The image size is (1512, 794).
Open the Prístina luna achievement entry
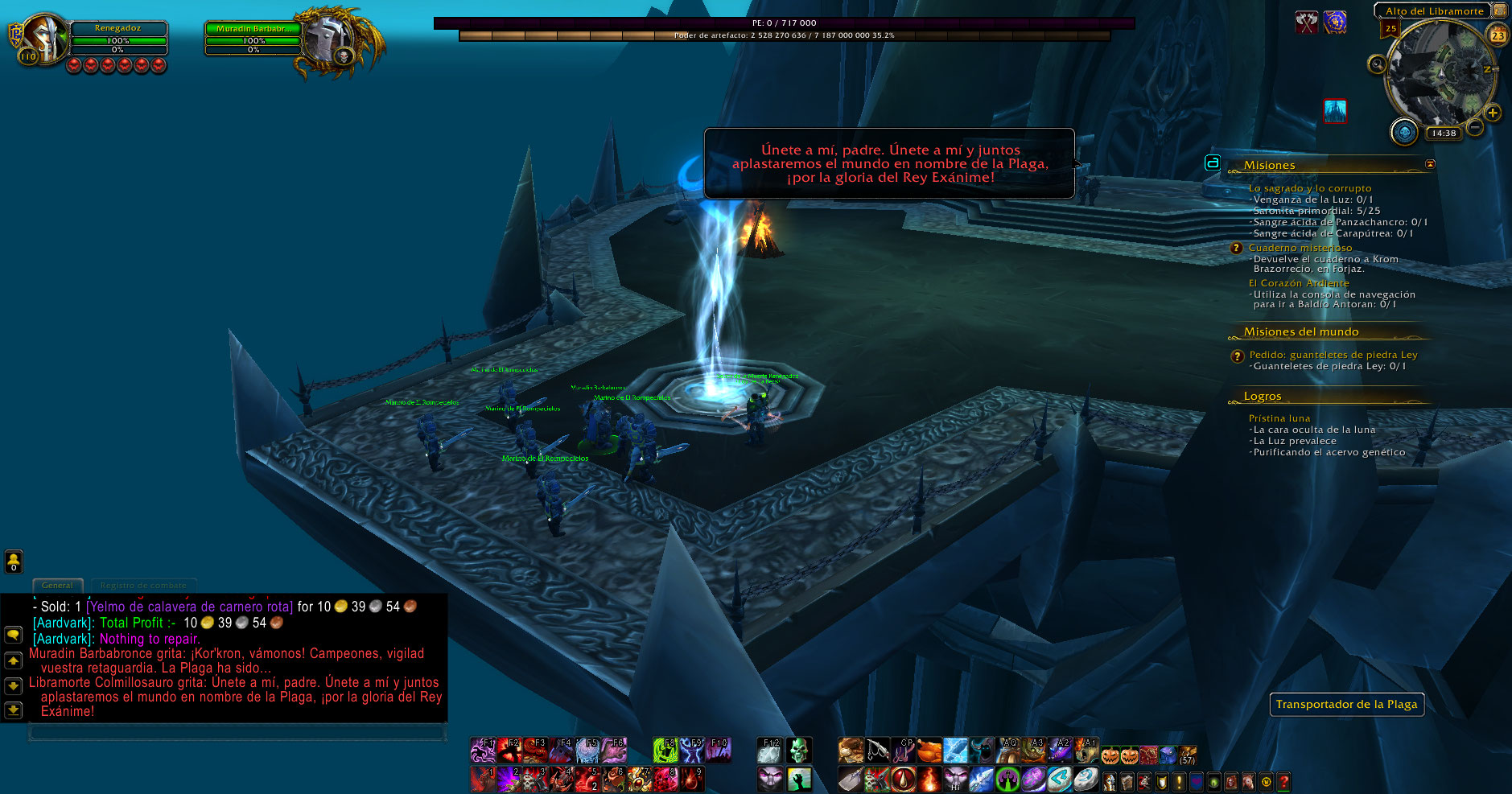1279,418
